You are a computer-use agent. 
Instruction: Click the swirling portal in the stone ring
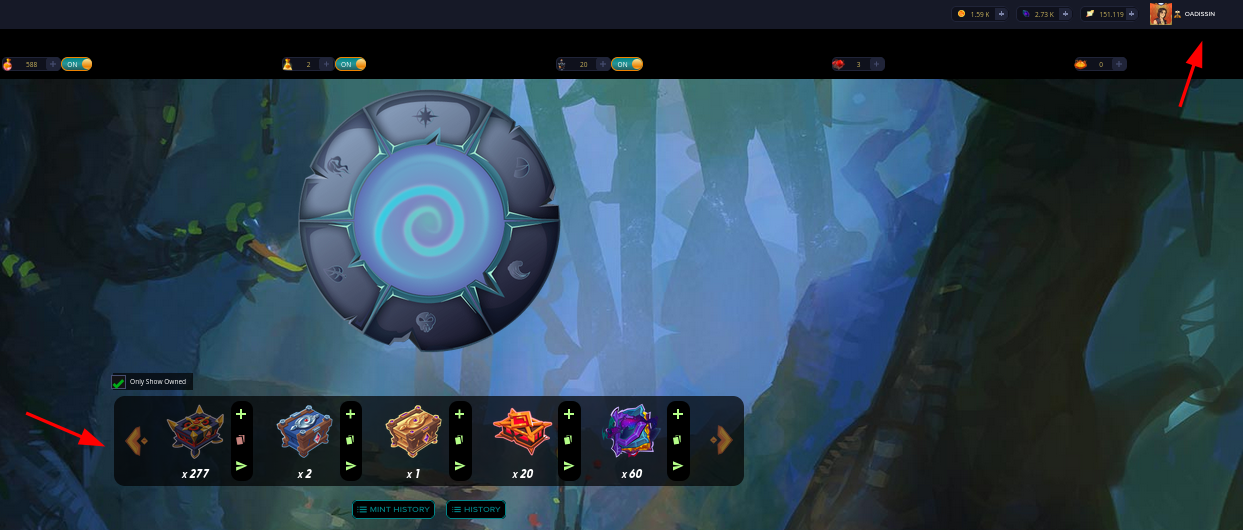click(x=428, y=220)
